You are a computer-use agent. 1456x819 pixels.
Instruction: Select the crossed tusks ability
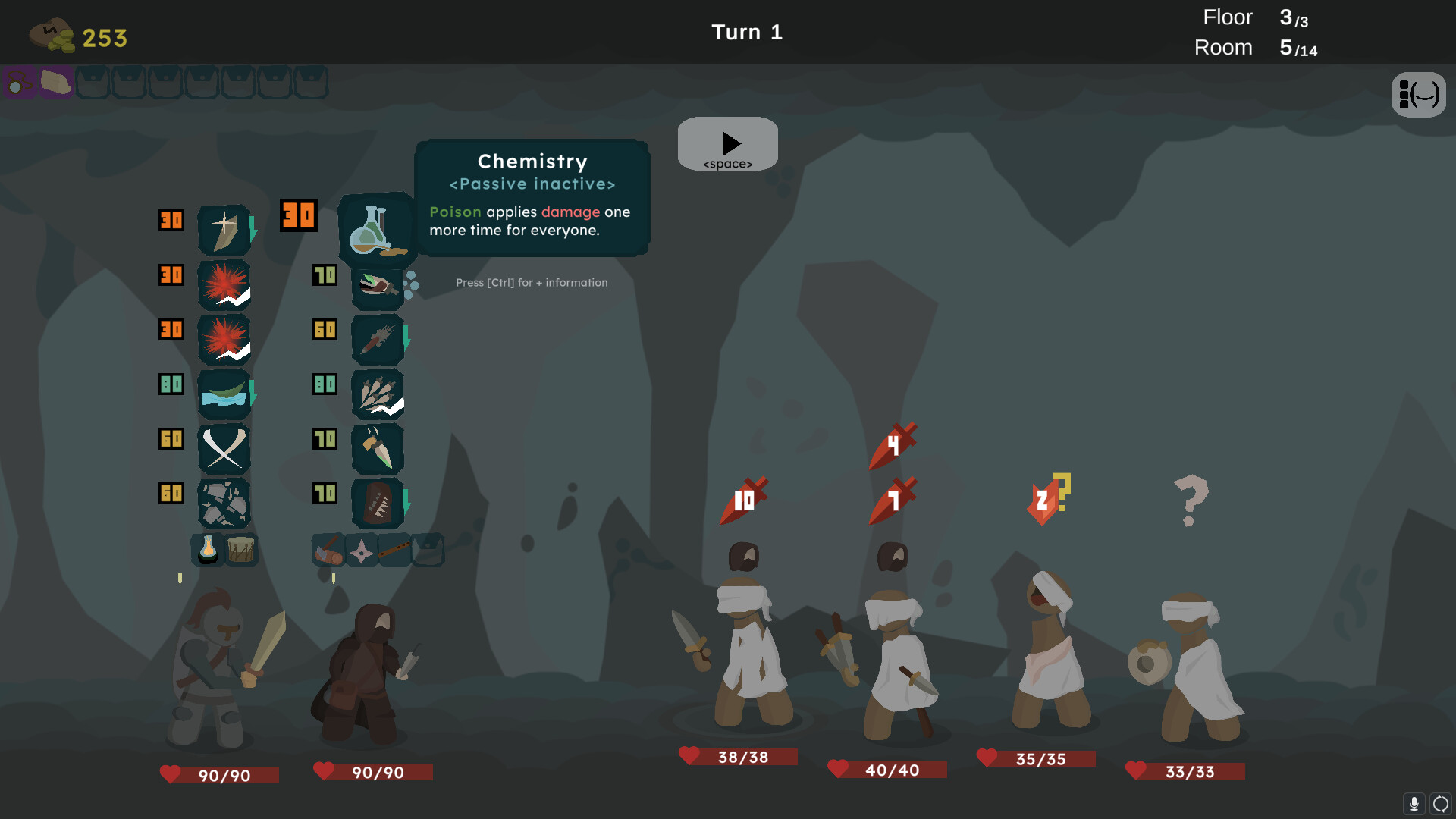coord(224,448)
